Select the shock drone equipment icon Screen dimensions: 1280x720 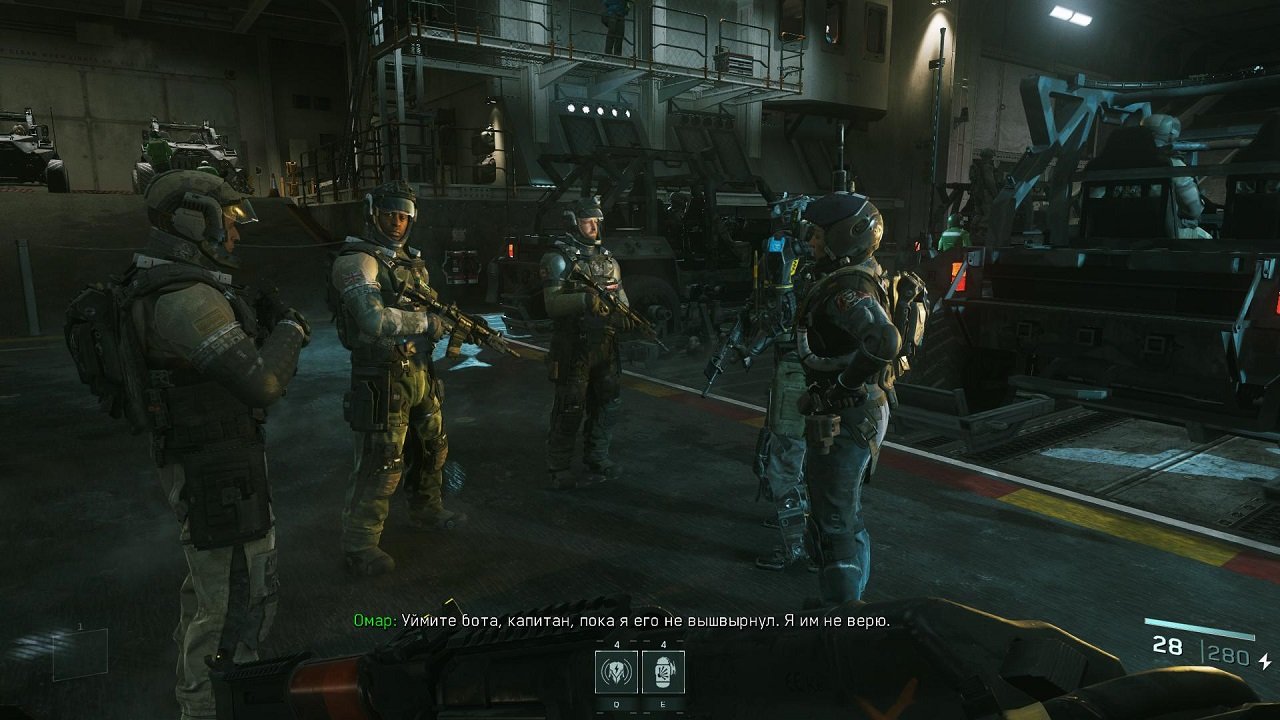(616, 672)
